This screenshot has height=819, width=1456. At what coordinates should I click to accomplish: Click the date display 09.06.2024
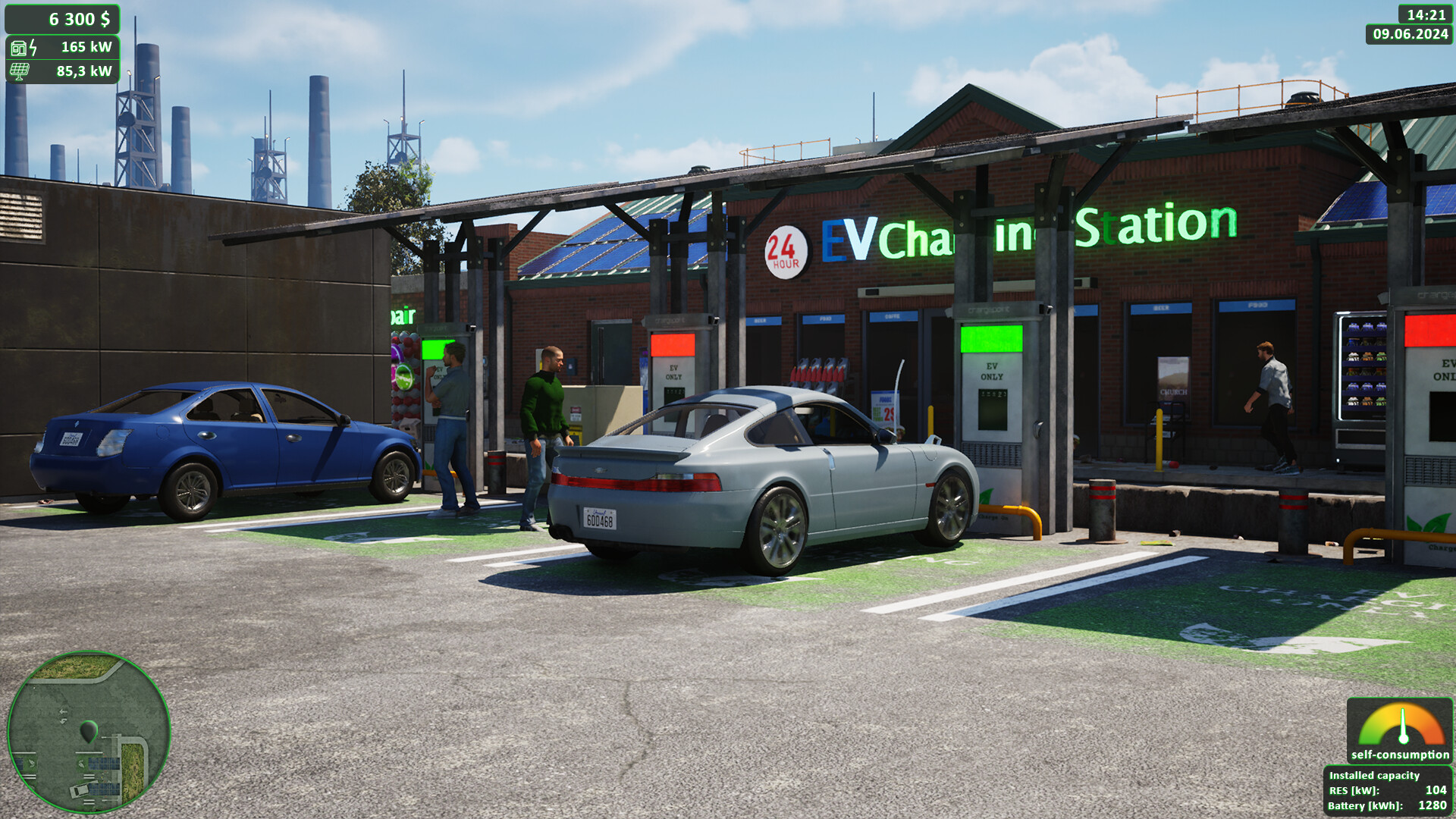click(x=1410, y=34)
